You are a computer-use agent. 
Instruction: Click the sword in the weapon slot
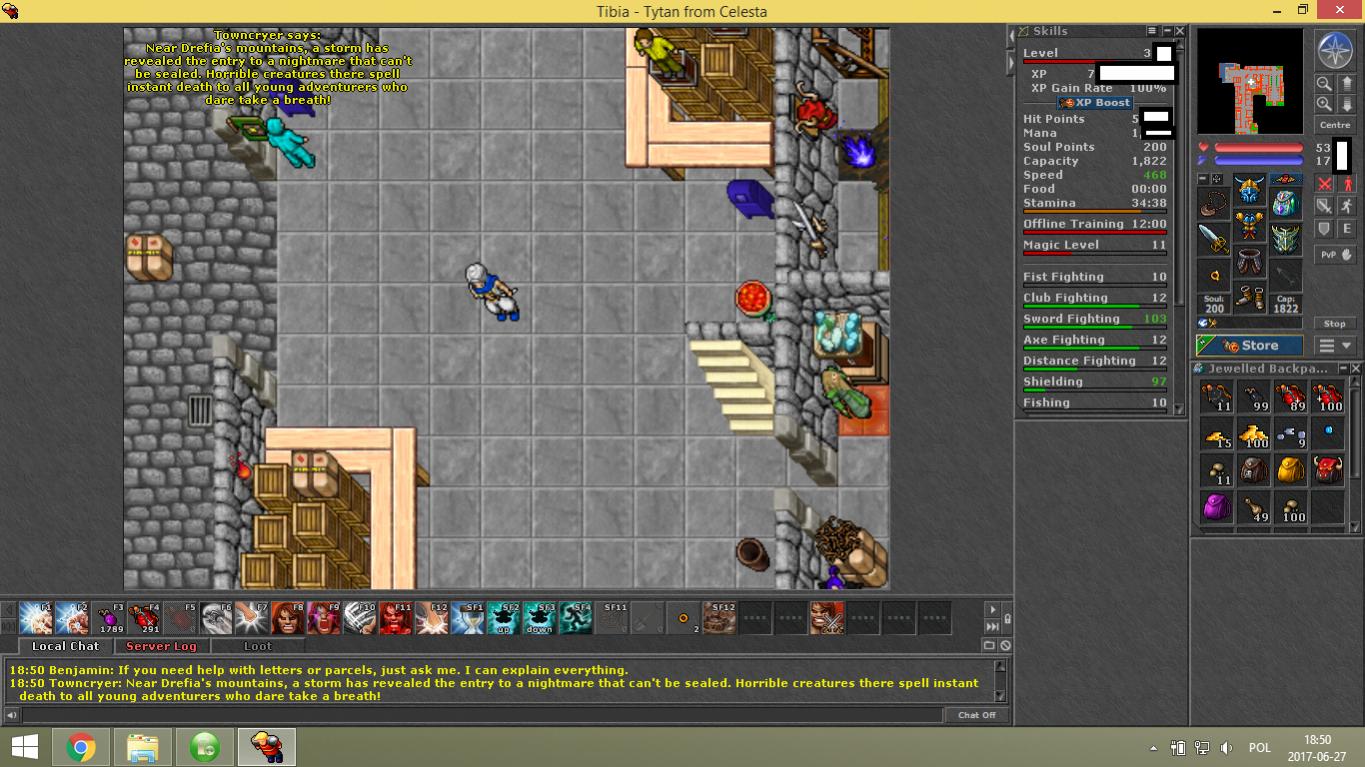1214,239
